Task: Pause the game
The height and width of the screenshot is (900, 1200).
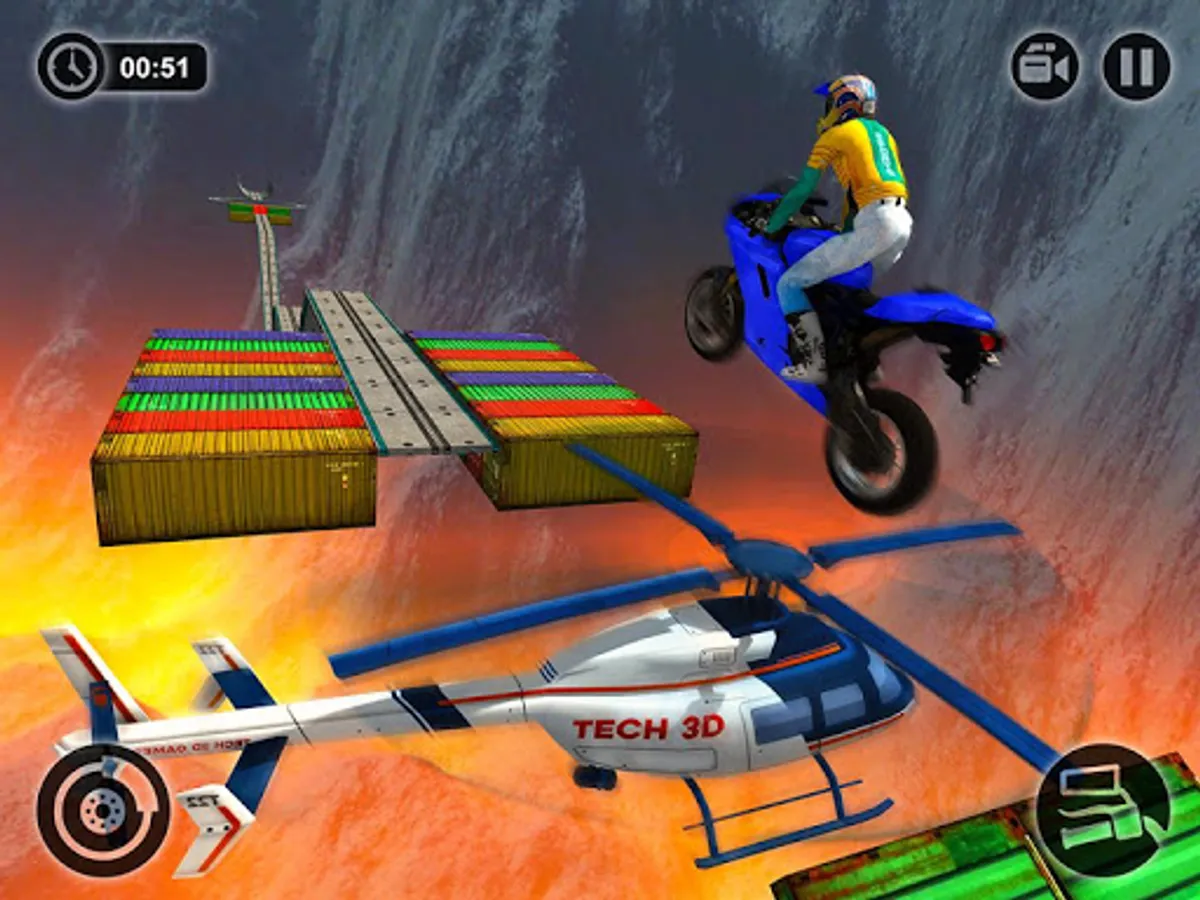Action: (x=1136, y=66)
